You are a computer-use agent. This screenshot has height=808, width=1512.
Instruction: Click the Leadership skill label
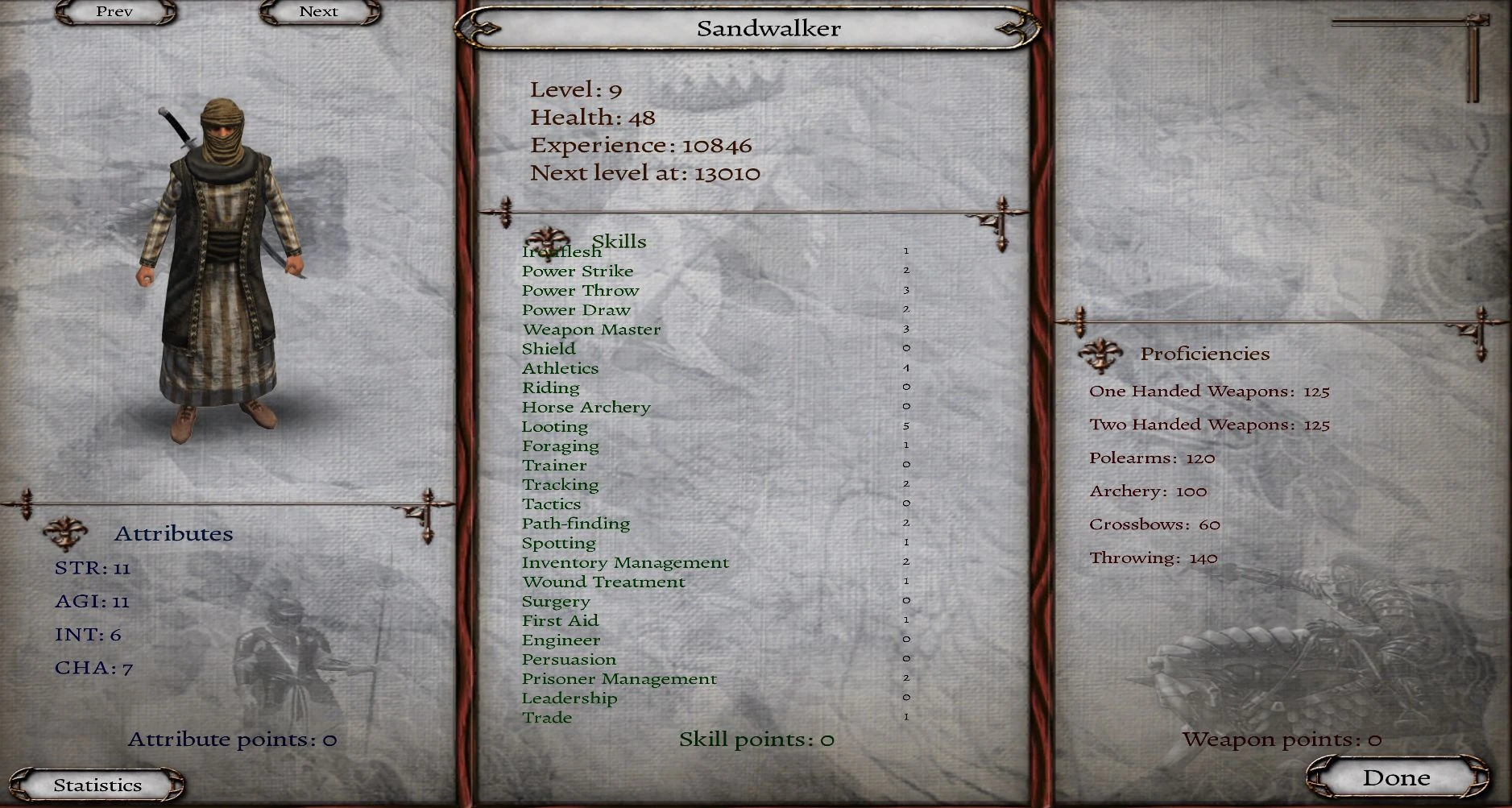570,698
